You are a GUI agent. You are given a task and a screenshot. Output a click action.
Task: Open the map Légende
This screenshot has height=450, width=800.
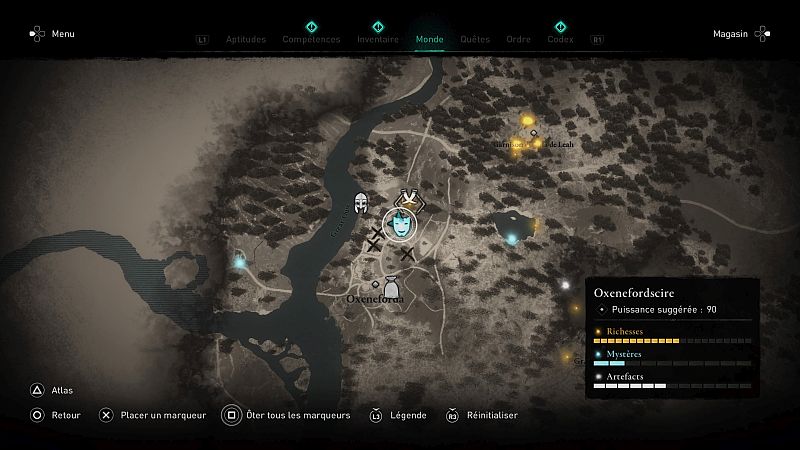(x=400, y=415)
